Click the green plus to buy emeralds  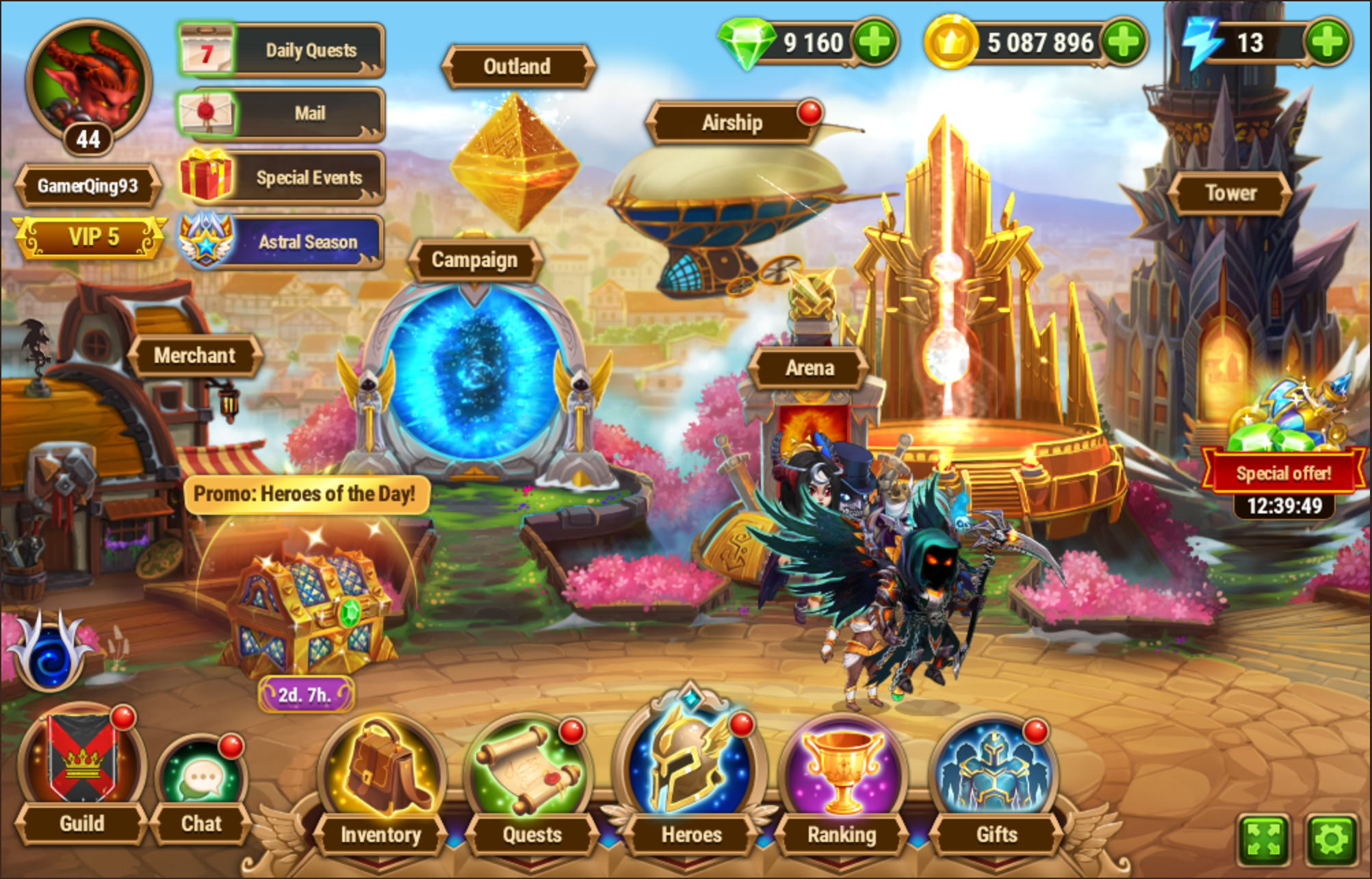876,42
